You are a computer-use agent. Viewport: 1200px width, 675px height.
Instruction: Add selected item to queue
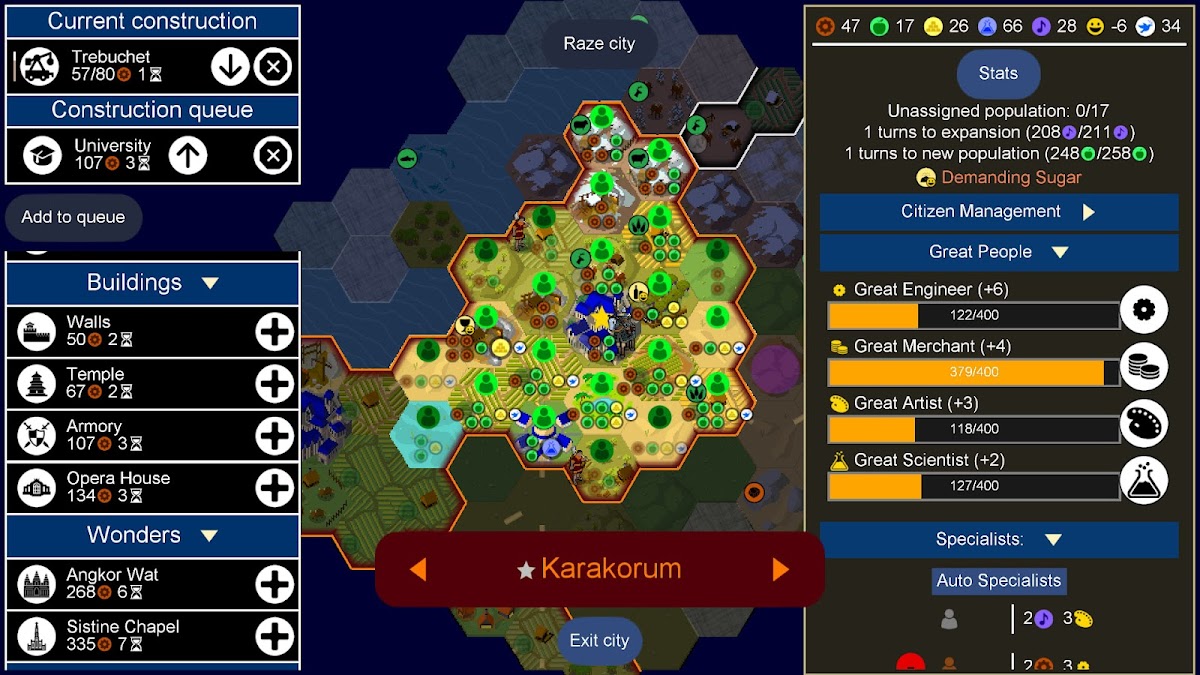coord(73,217)
